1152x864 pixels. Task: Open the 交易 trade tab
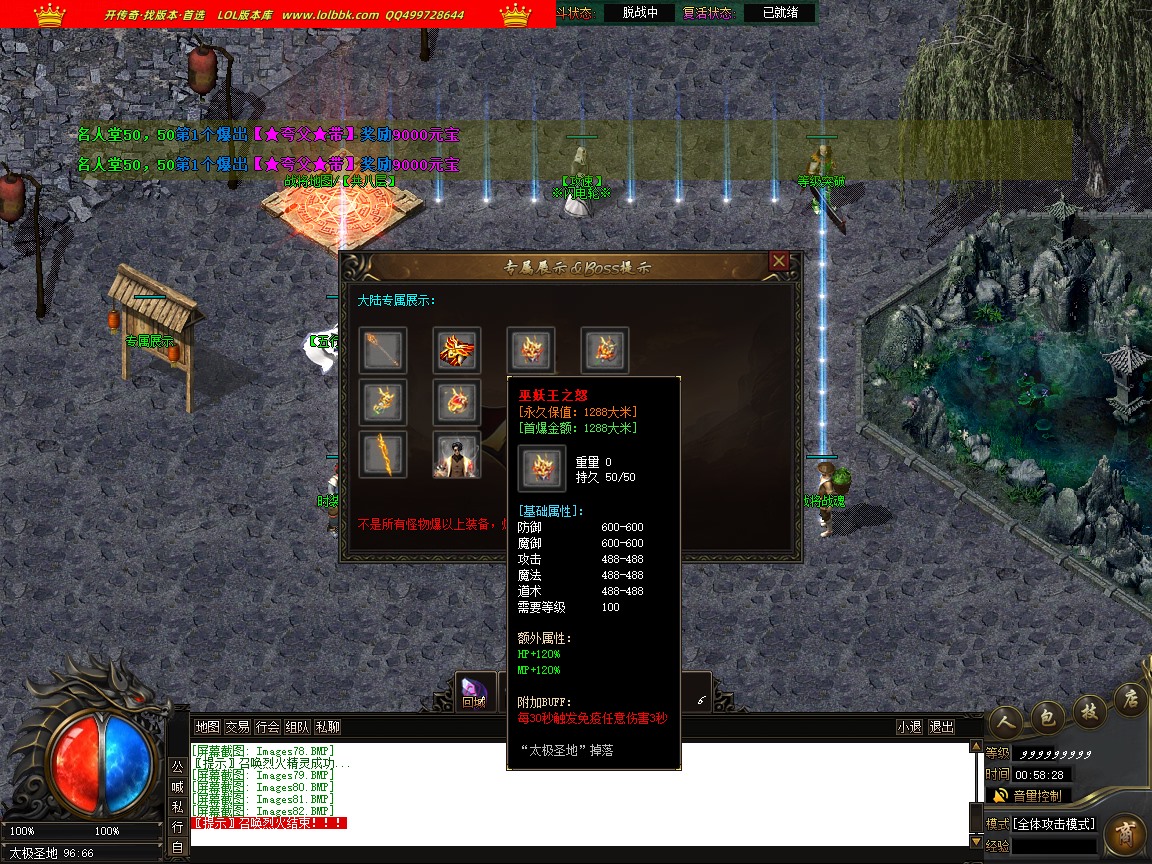[x=237, y=727]
